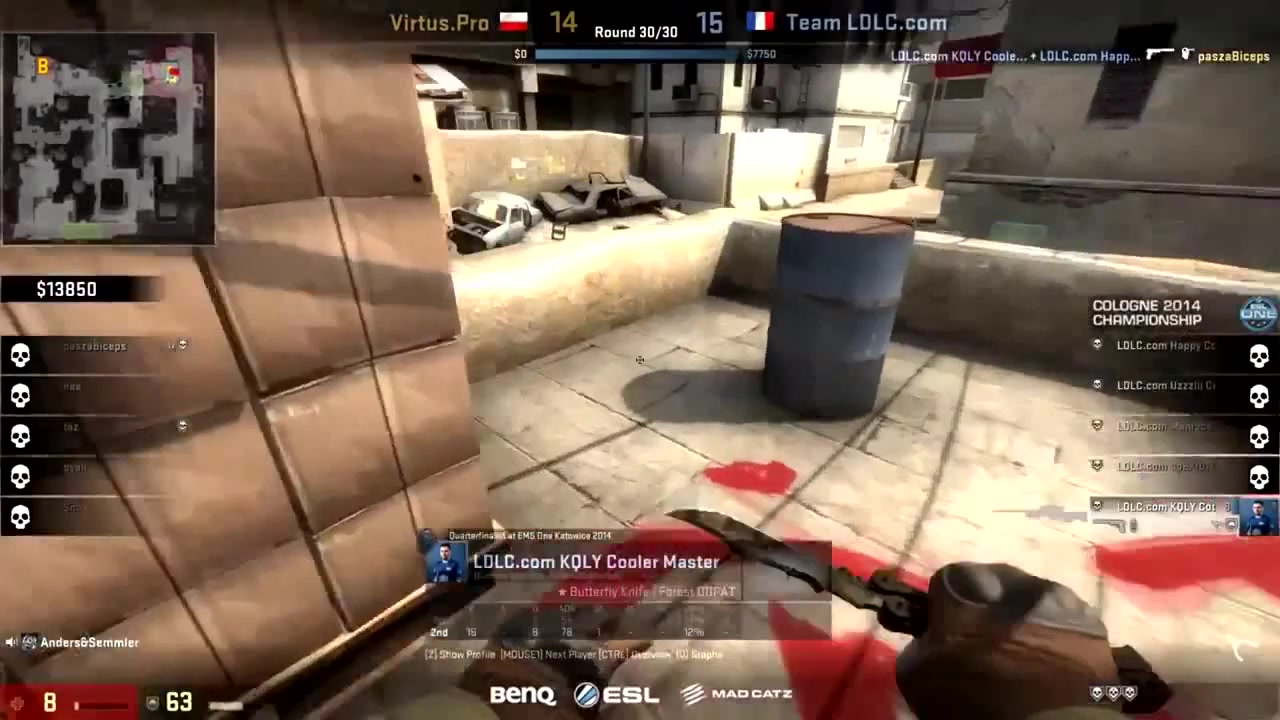Click the Round 30/30 indicator
The width and height of the screenshot is (1280, 720).
[x=636, y=31]
